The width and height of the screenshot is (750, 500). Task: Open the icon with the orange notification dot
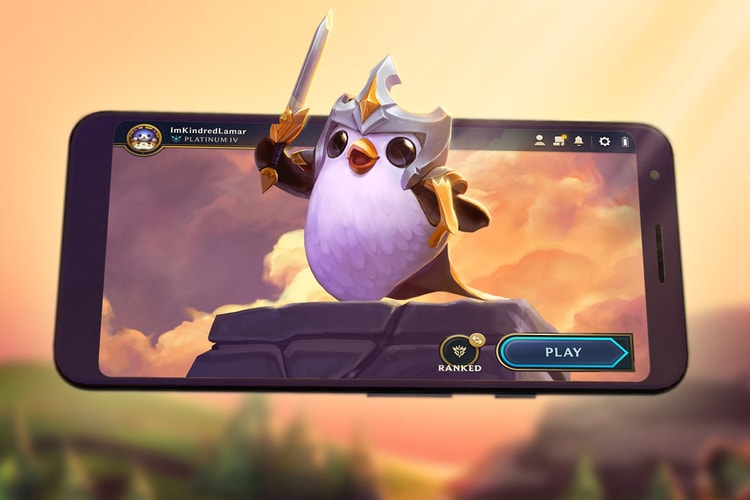(x=559, y=141)
